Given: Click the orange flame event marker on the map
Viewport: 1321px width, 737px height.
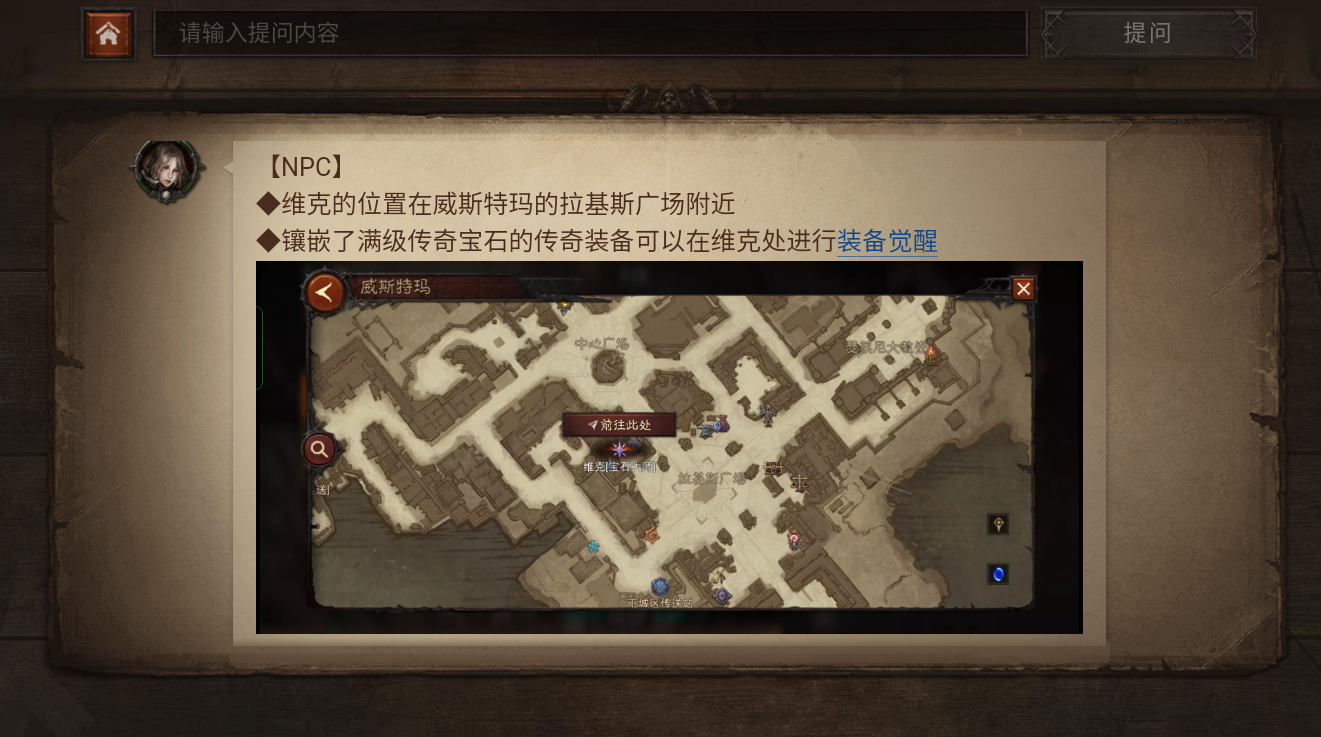Looking at the screenshot, I should (x=652, y=534).
